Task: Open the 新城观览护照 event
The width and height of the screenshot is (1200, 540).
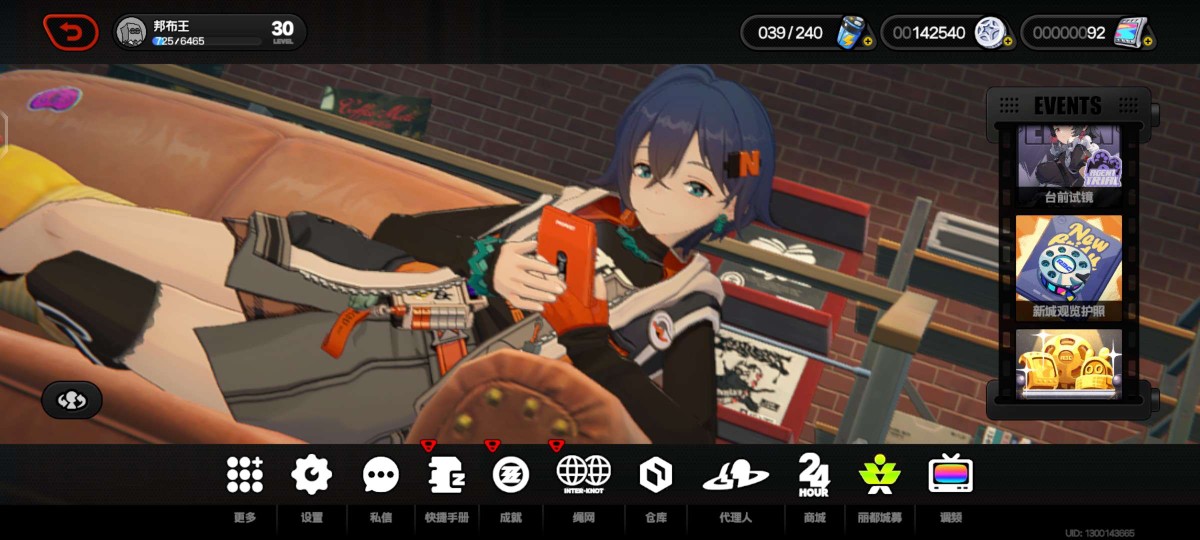Action: coord(1069,266)
